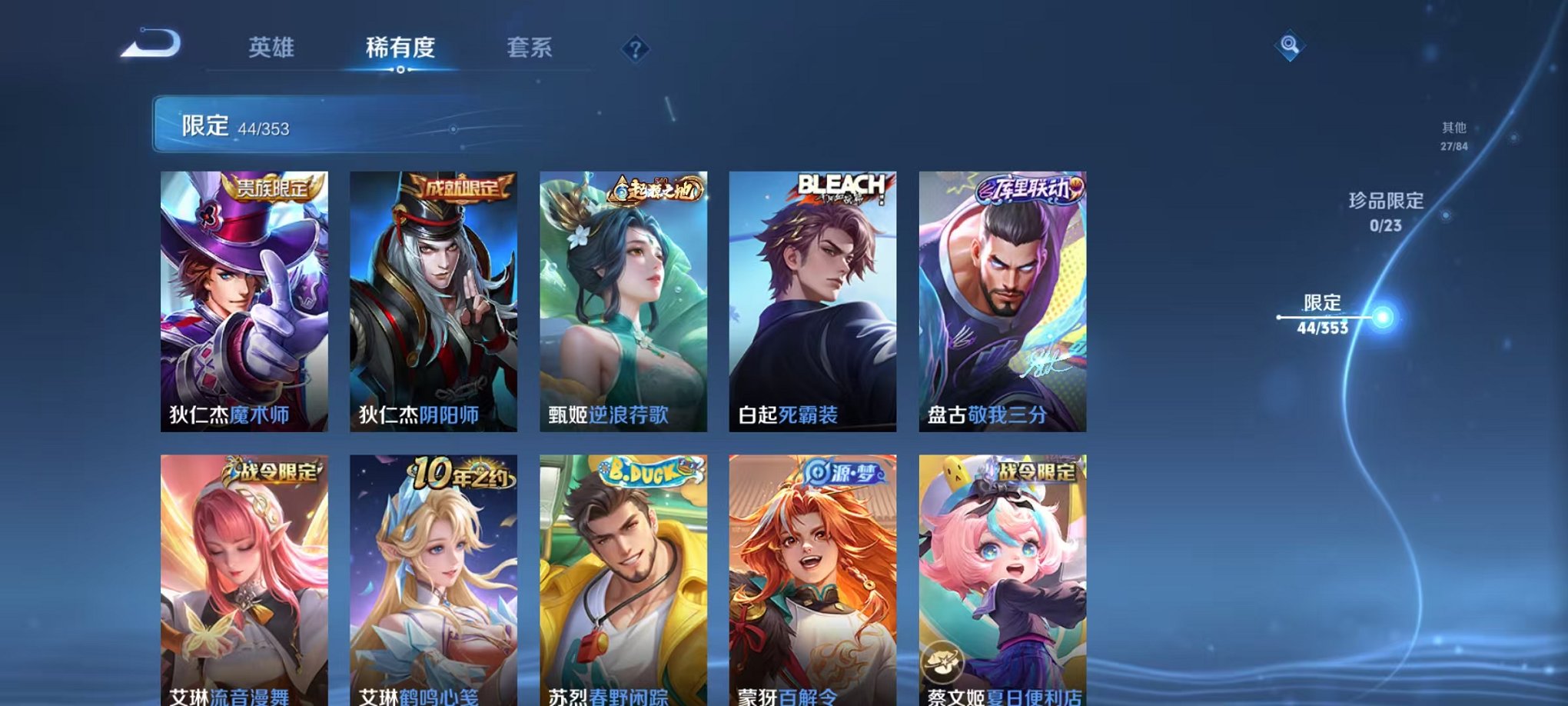
Task: Switch to the 英雄 tab
Action: pyautogui.click(x=273, y=48)
